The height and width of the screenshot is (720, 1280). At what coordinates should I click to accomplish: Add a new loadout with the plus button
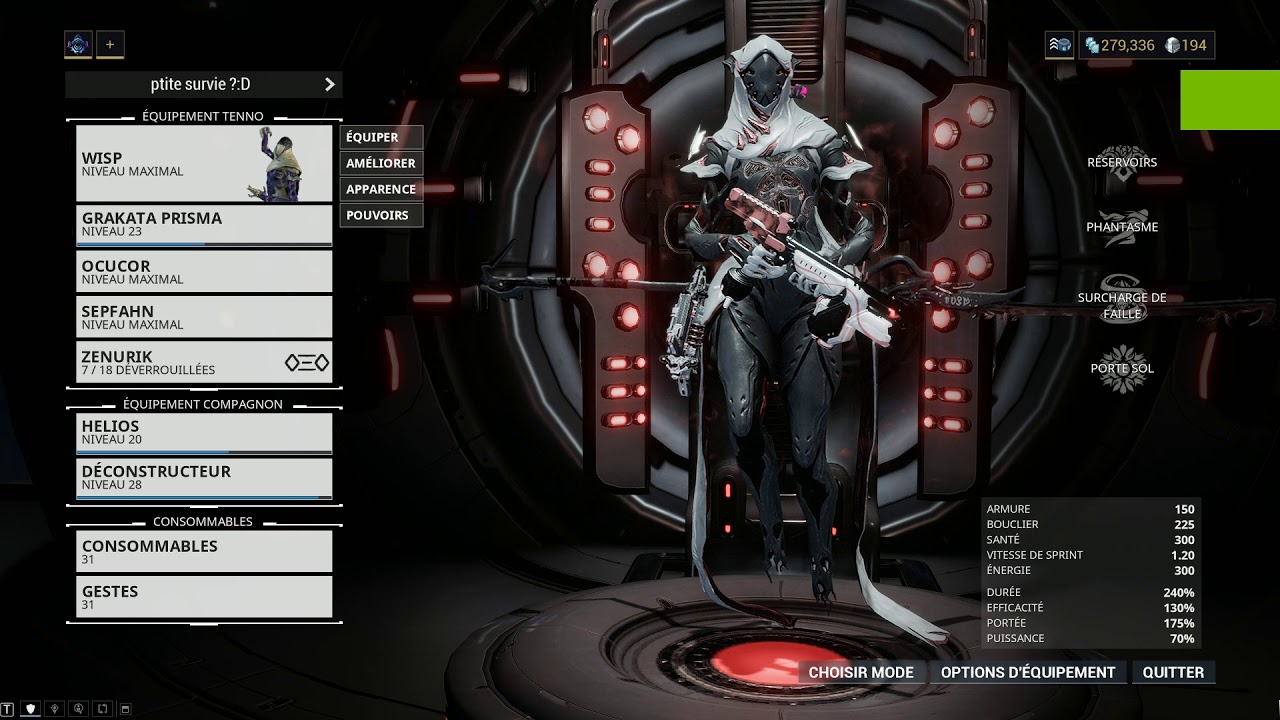point(110,44)
